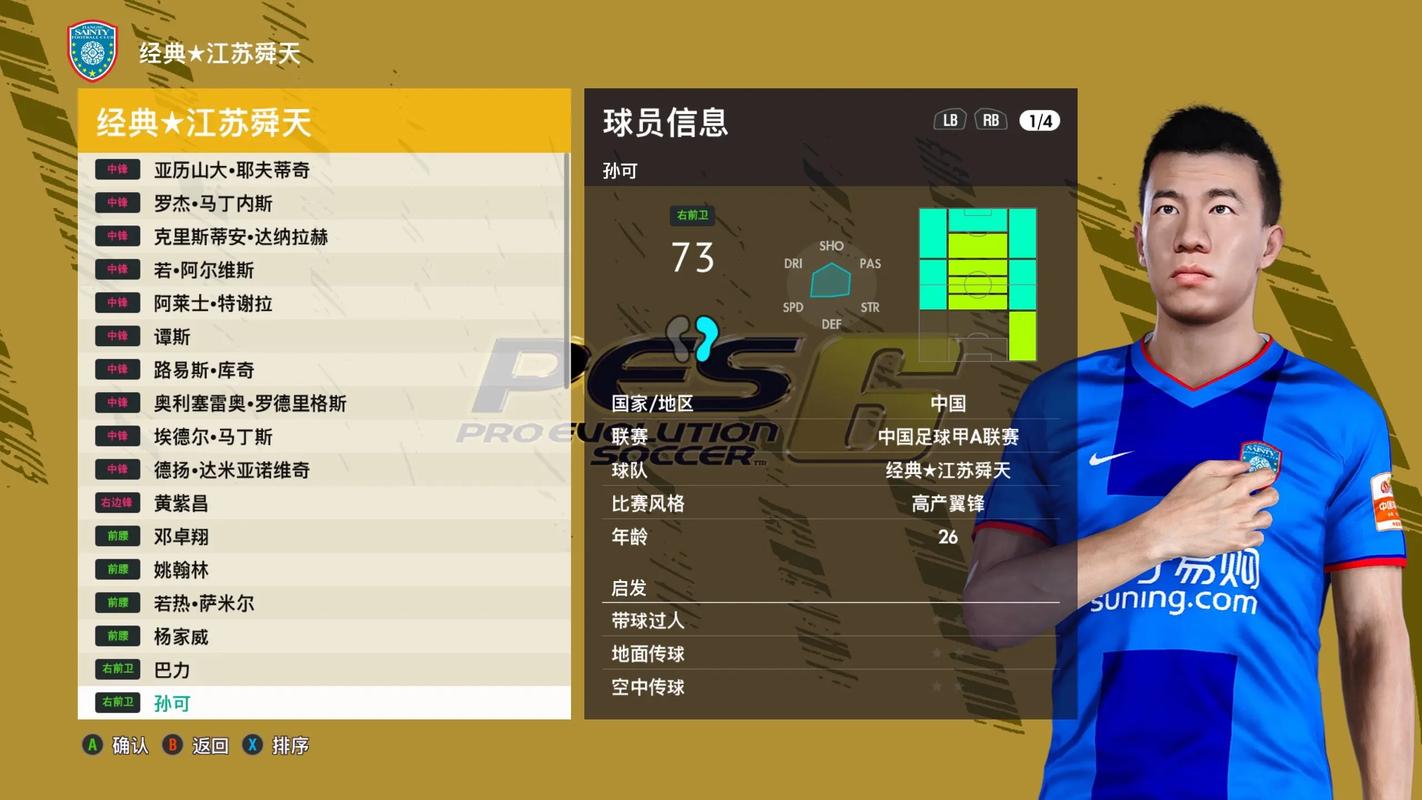Click the Jiangsu Sainty team crest logo
The width and height of the screenshot is (1422, 800).
pyautogui.click(x=92, y=45)
